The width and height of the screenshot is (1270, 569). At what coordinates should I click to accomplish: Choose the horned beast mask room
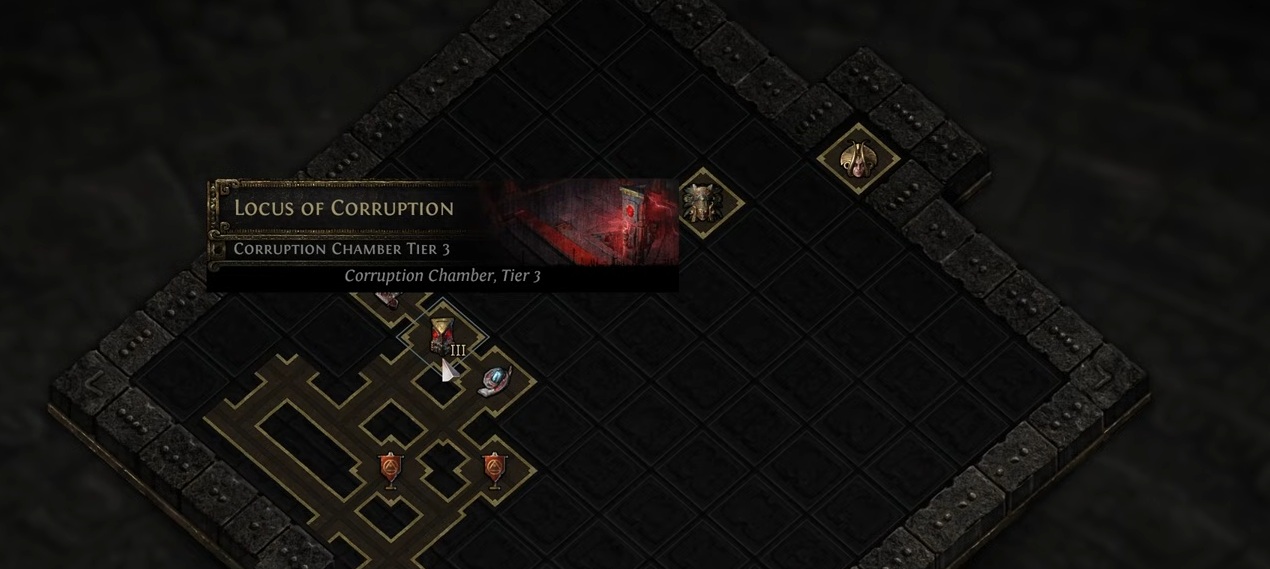702,204
